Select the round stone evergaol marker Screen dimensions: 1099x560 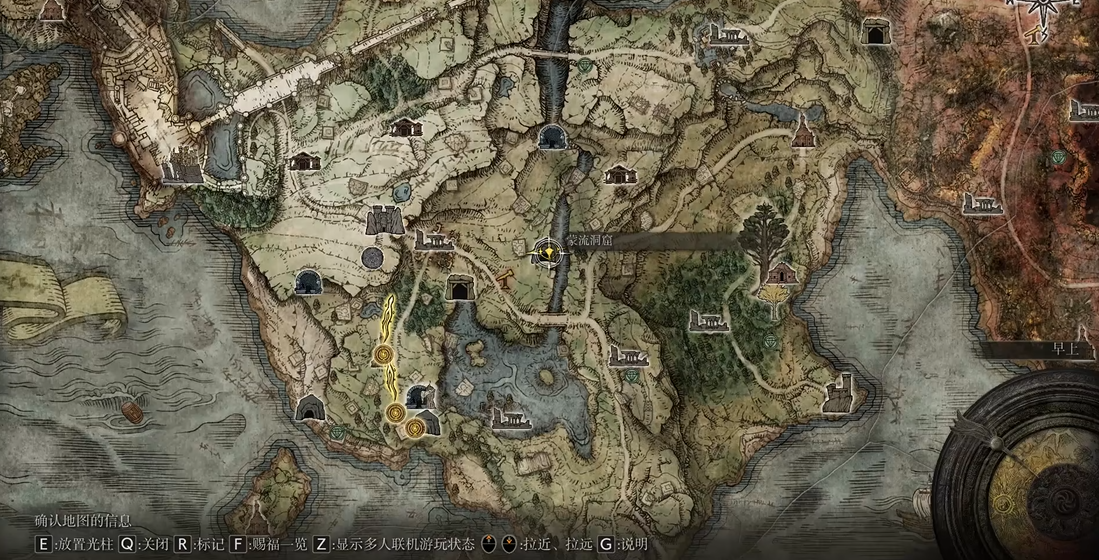pyautogui.click(x=374, y=258)
